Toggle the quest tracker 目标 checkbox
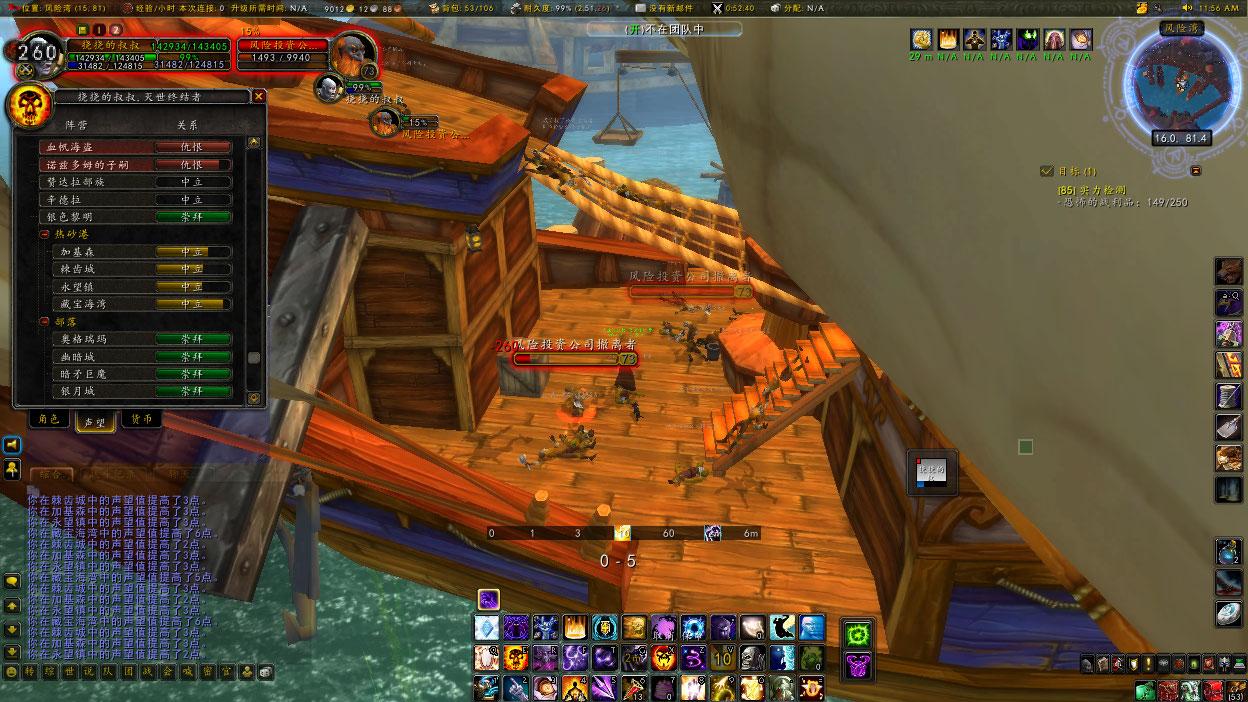Screen dimensions: 1248x702 point(1047,171)
